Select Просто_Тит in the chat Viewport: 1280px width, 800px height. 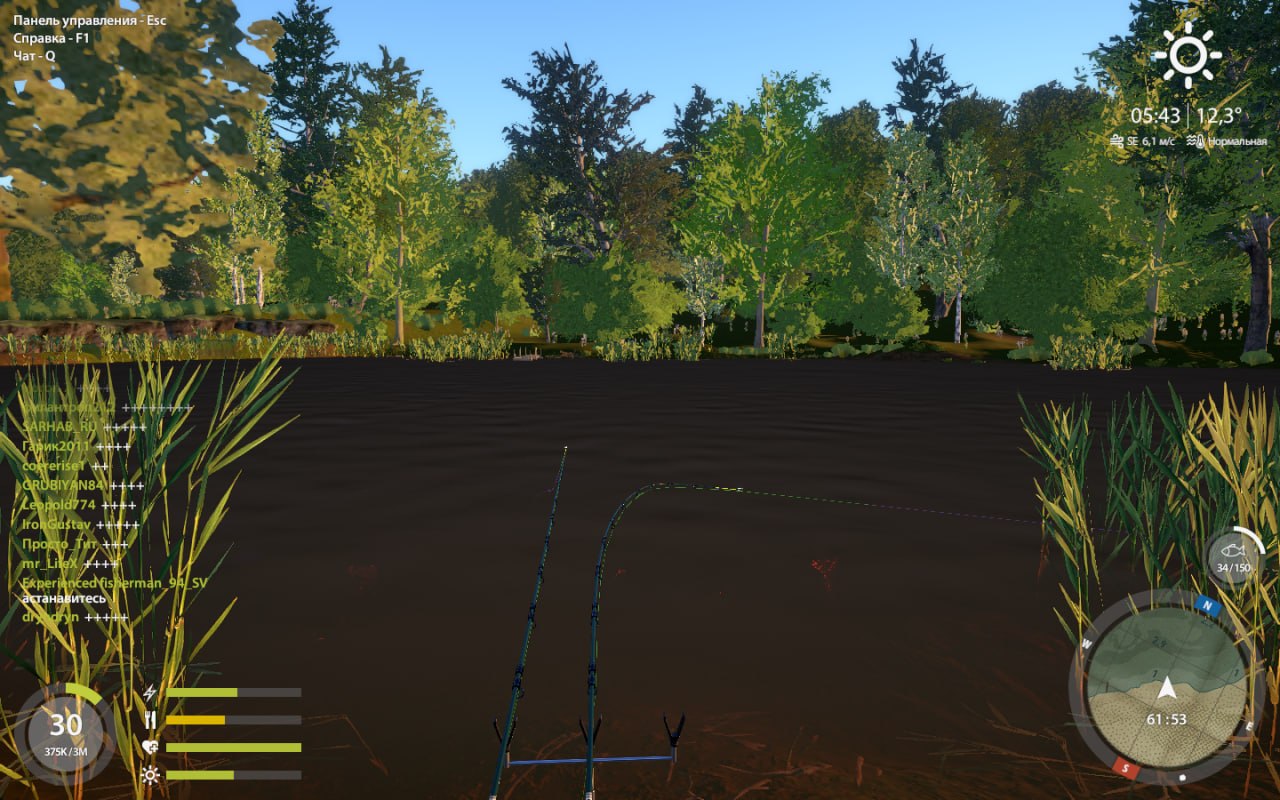[60, 544]
